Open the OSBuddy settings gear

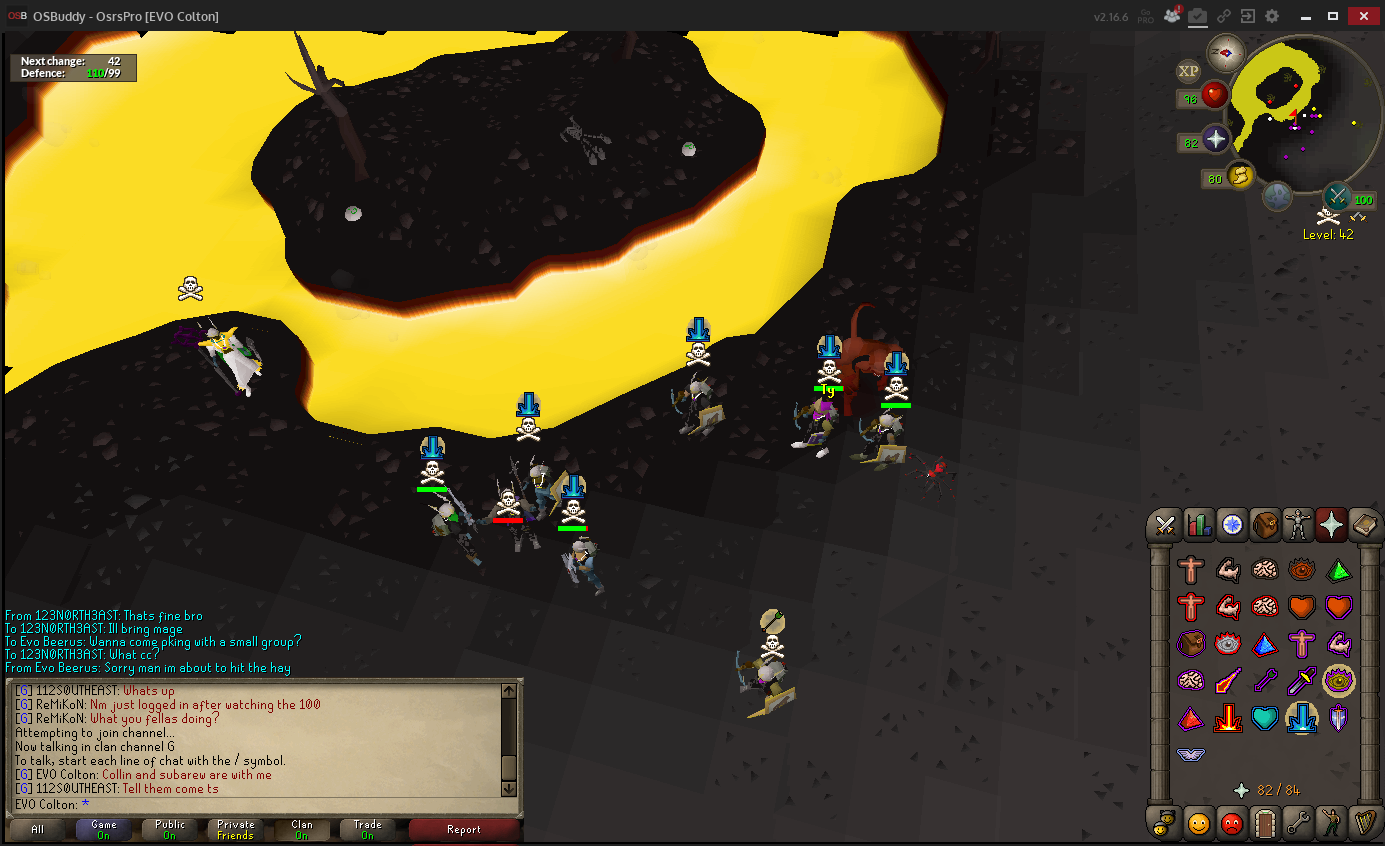coord(1272,16)
